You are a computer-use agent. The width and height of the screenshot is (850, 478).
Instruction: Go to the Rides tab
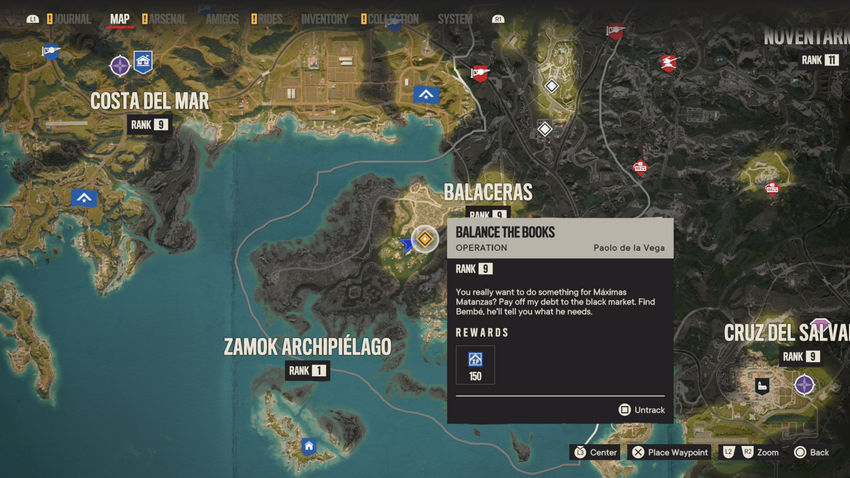270,19
